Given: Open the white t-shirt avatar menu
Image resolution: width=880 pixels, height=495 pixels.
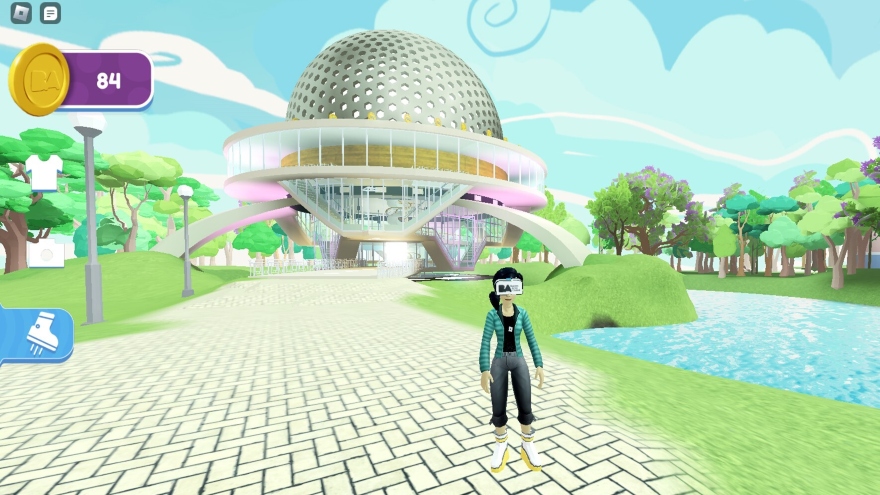Looking at the screenshot, I should point(44,172).
